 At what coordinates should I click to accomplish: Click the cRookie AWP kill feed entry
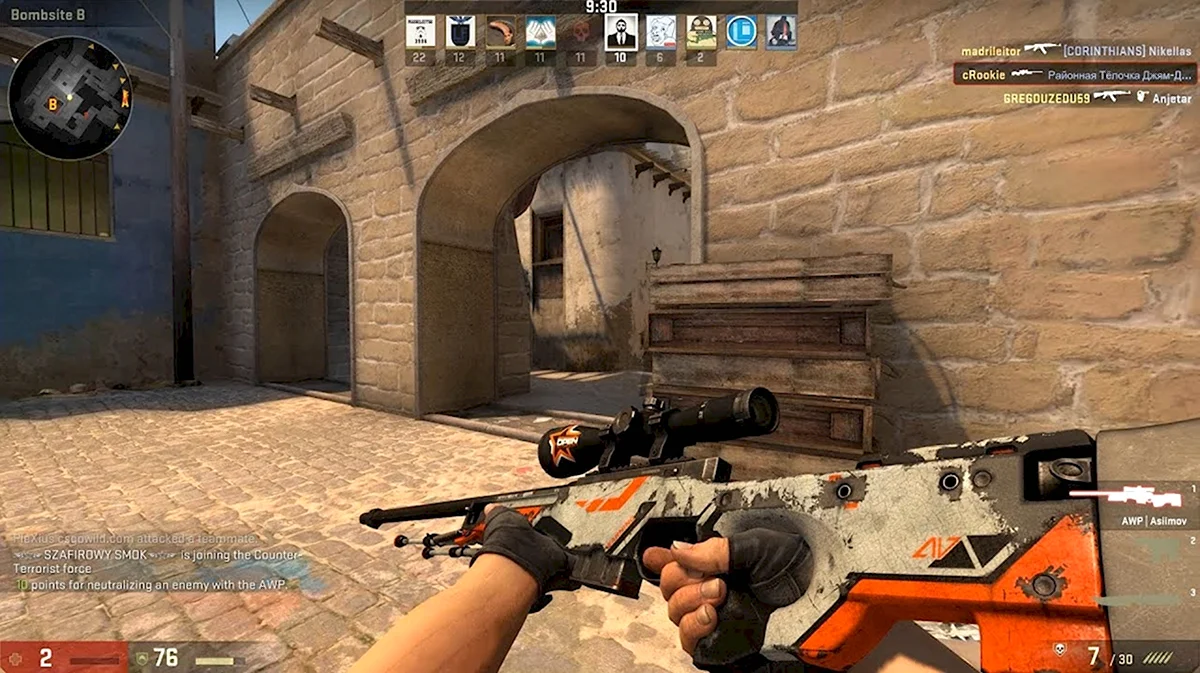click(x=1076, y=74)
